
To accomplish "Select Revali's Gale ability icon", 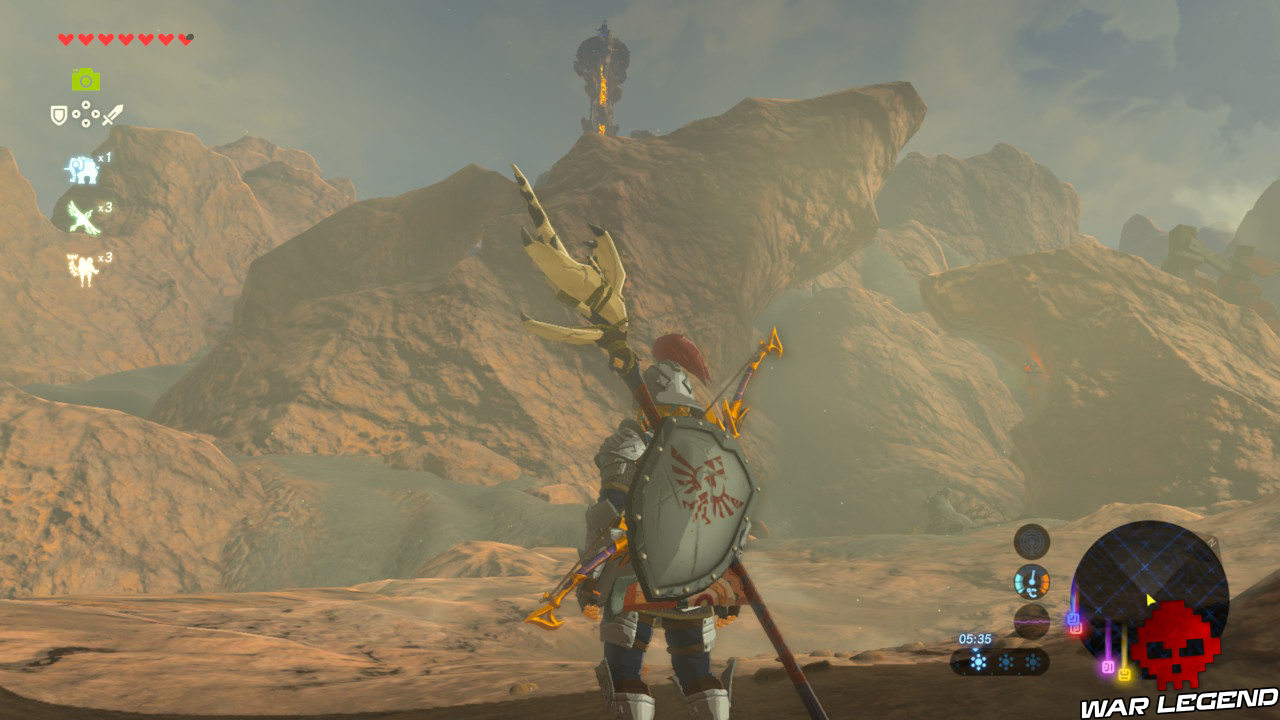I will (x=82, y=217).
